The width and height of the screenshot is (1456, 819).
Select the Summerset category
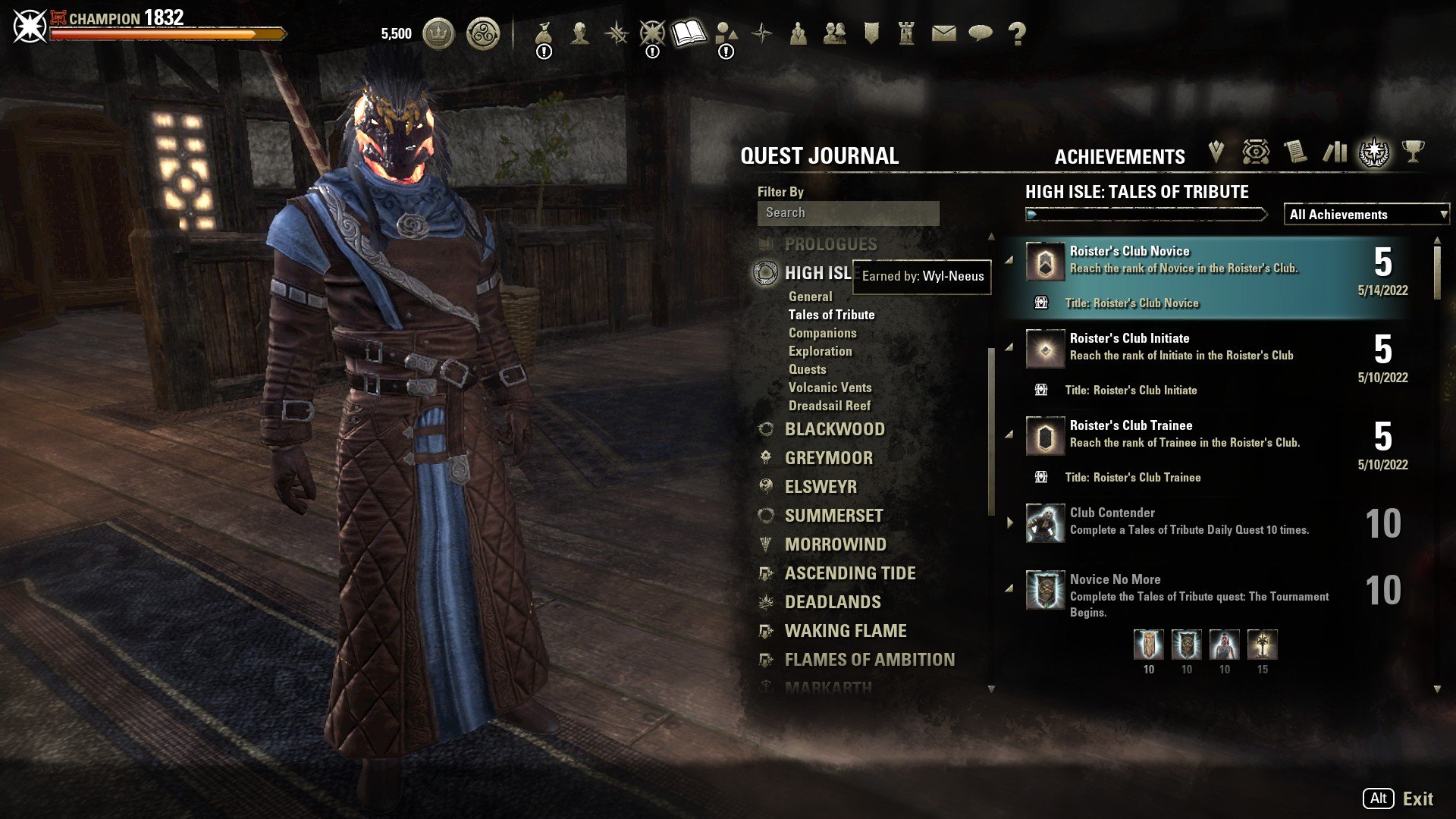point(833,516)
